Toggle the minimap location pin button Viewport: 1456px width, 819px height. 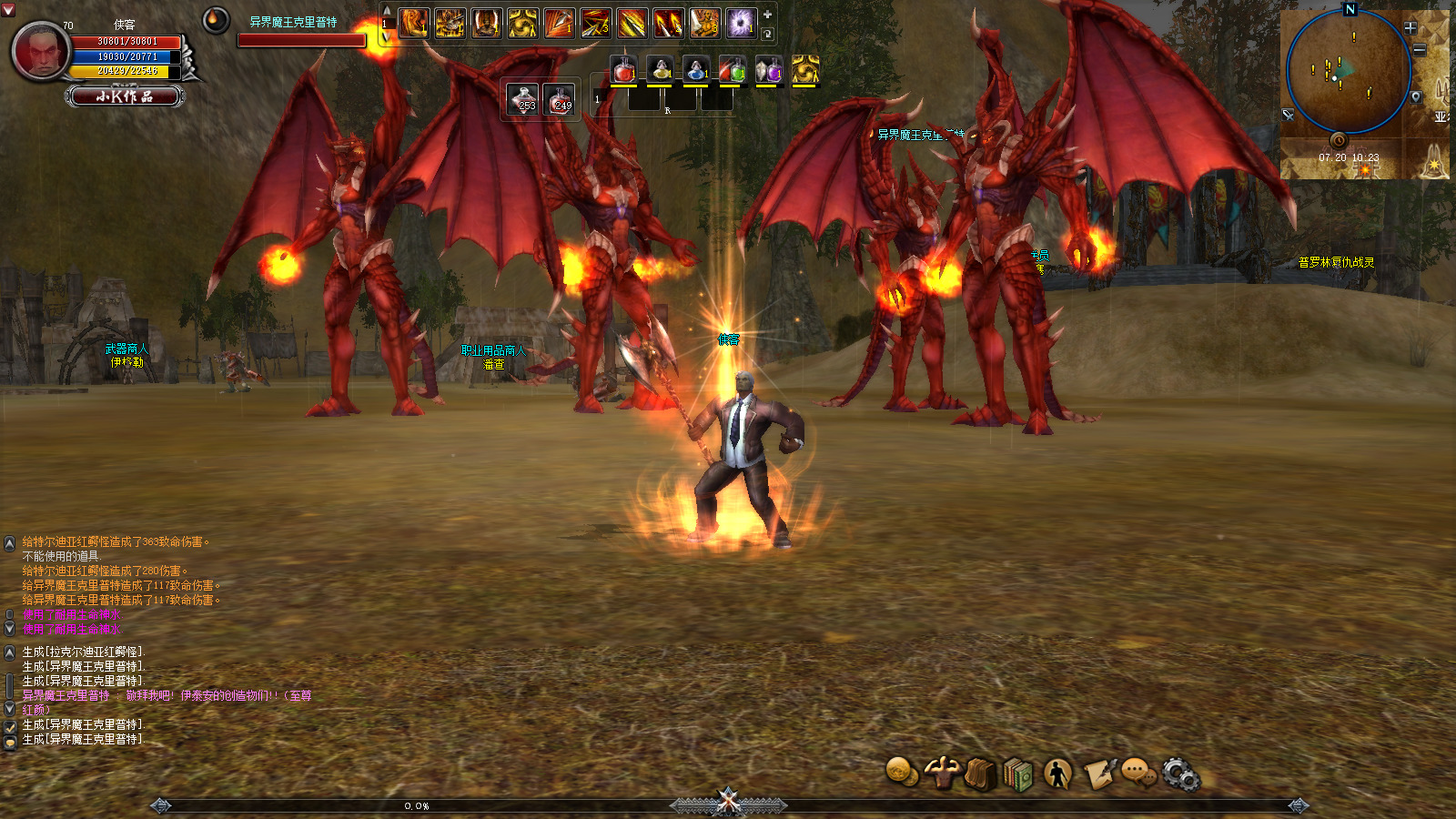click(1415, 97)
